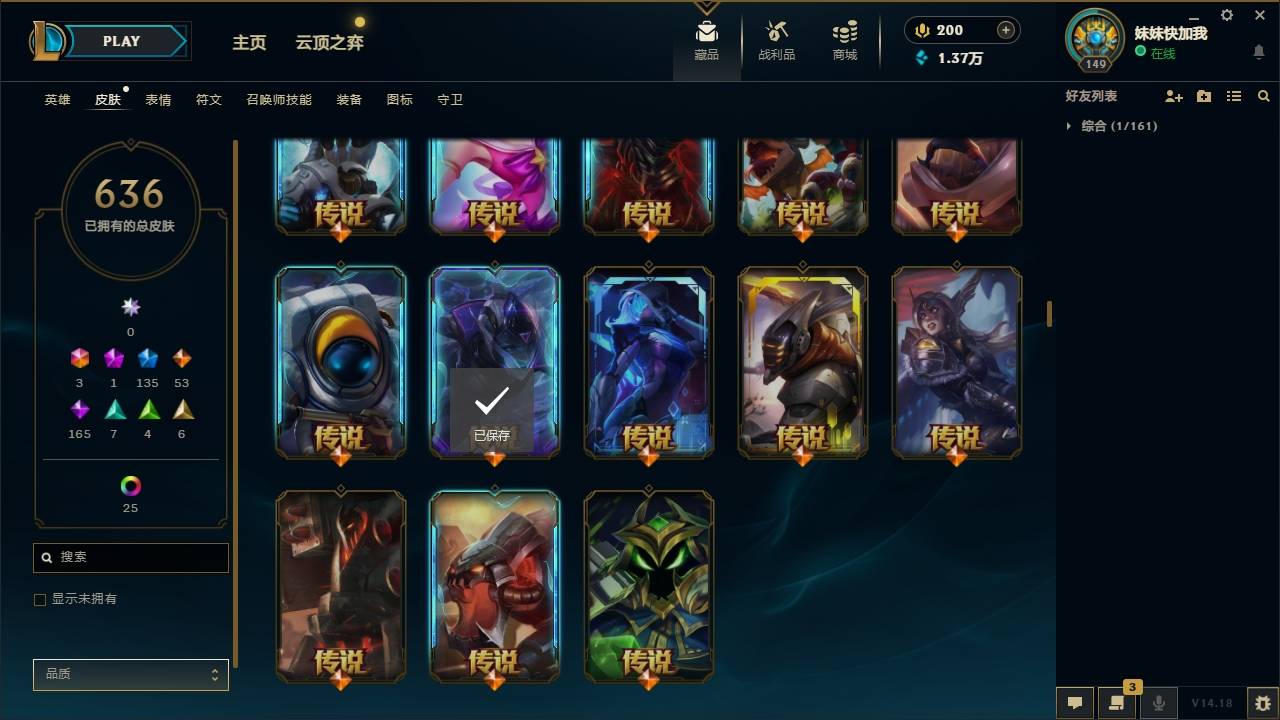The width and height of the screenshot is (1280, 720).
Task: Toggle the friends list view icon
Action: [1234, 96]
